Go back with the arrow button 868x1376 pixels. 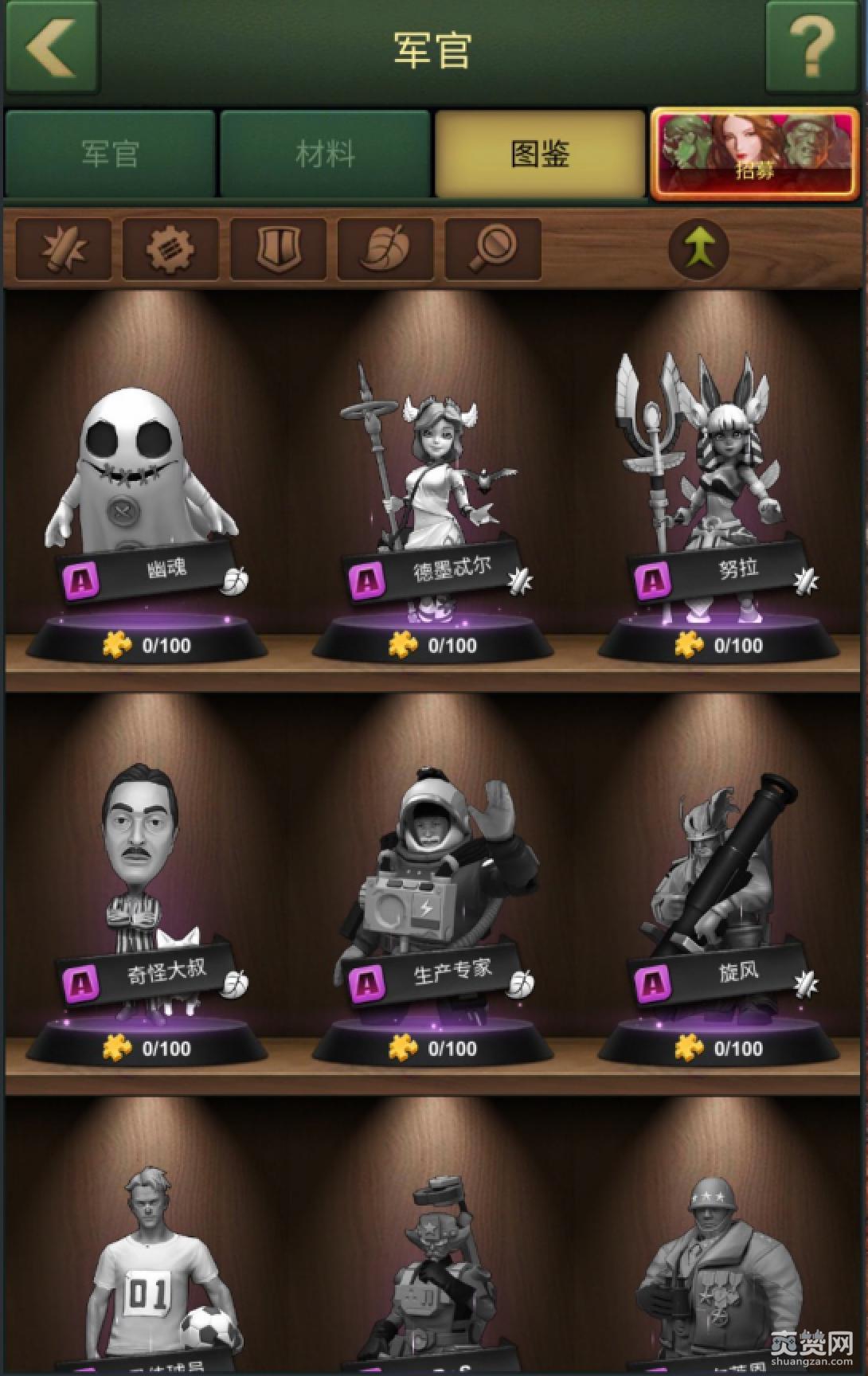51,46
